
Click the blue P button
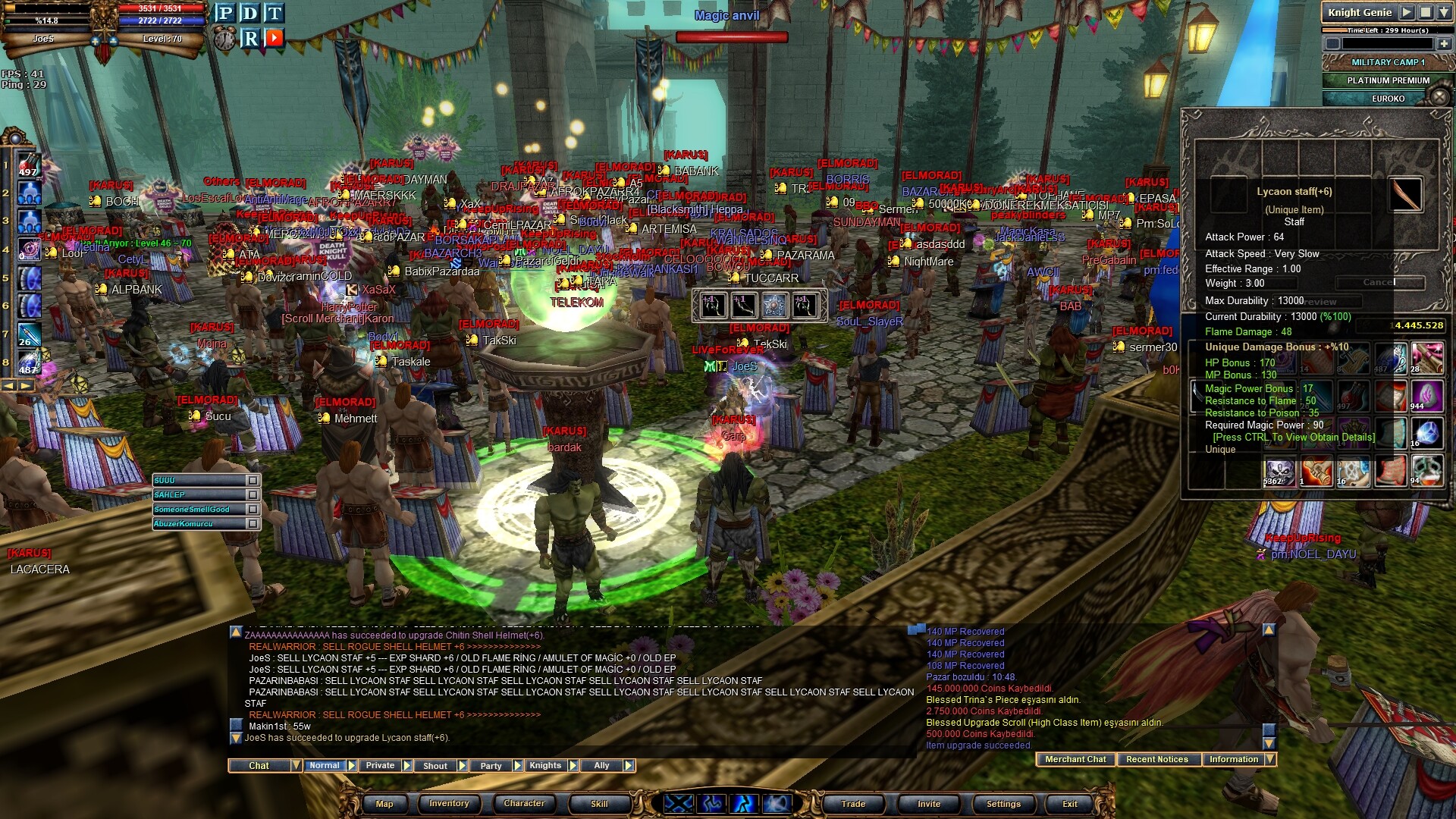(x=224, y=13)
